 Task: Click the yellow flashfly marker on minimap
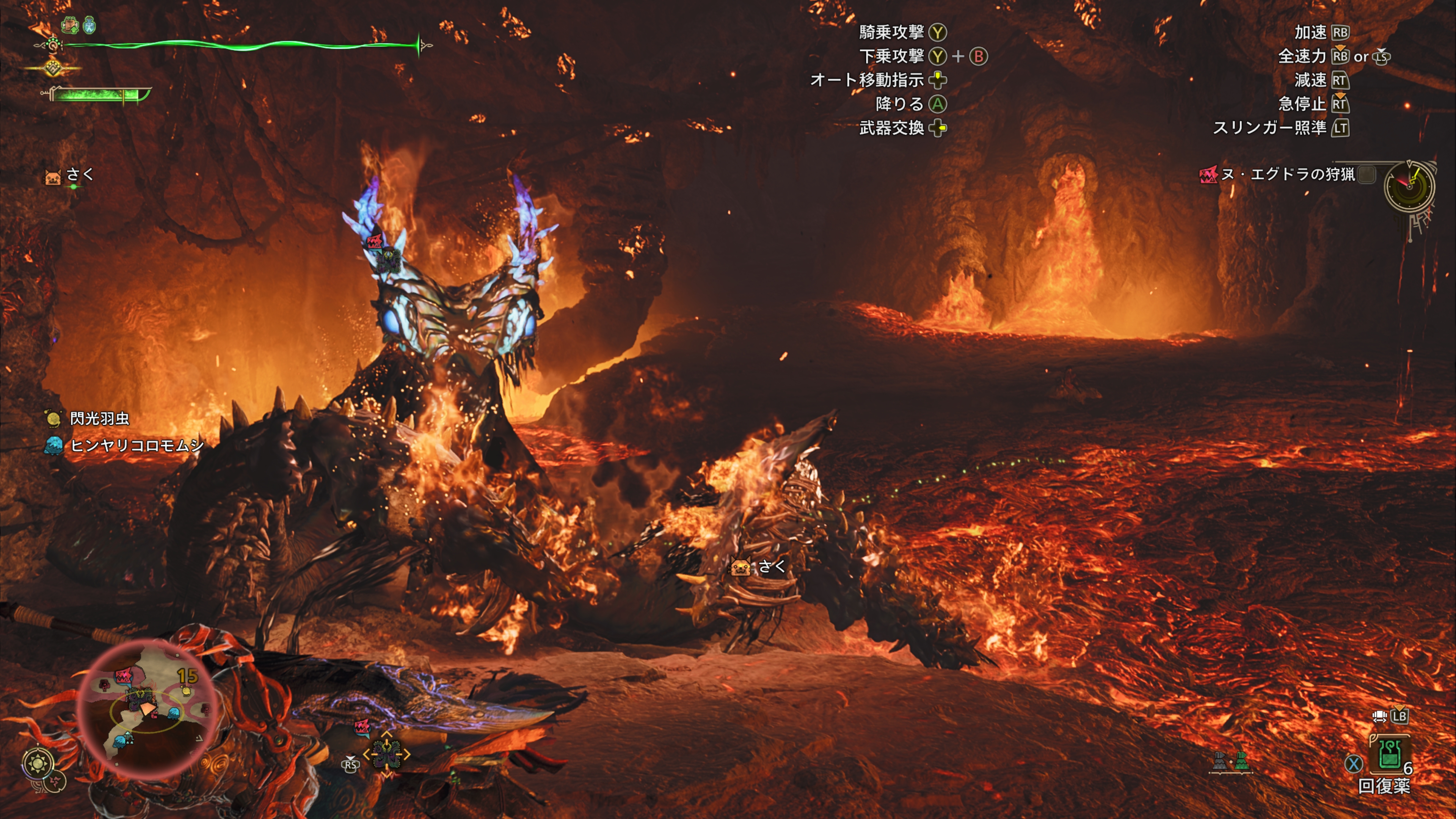pos(185,690)
